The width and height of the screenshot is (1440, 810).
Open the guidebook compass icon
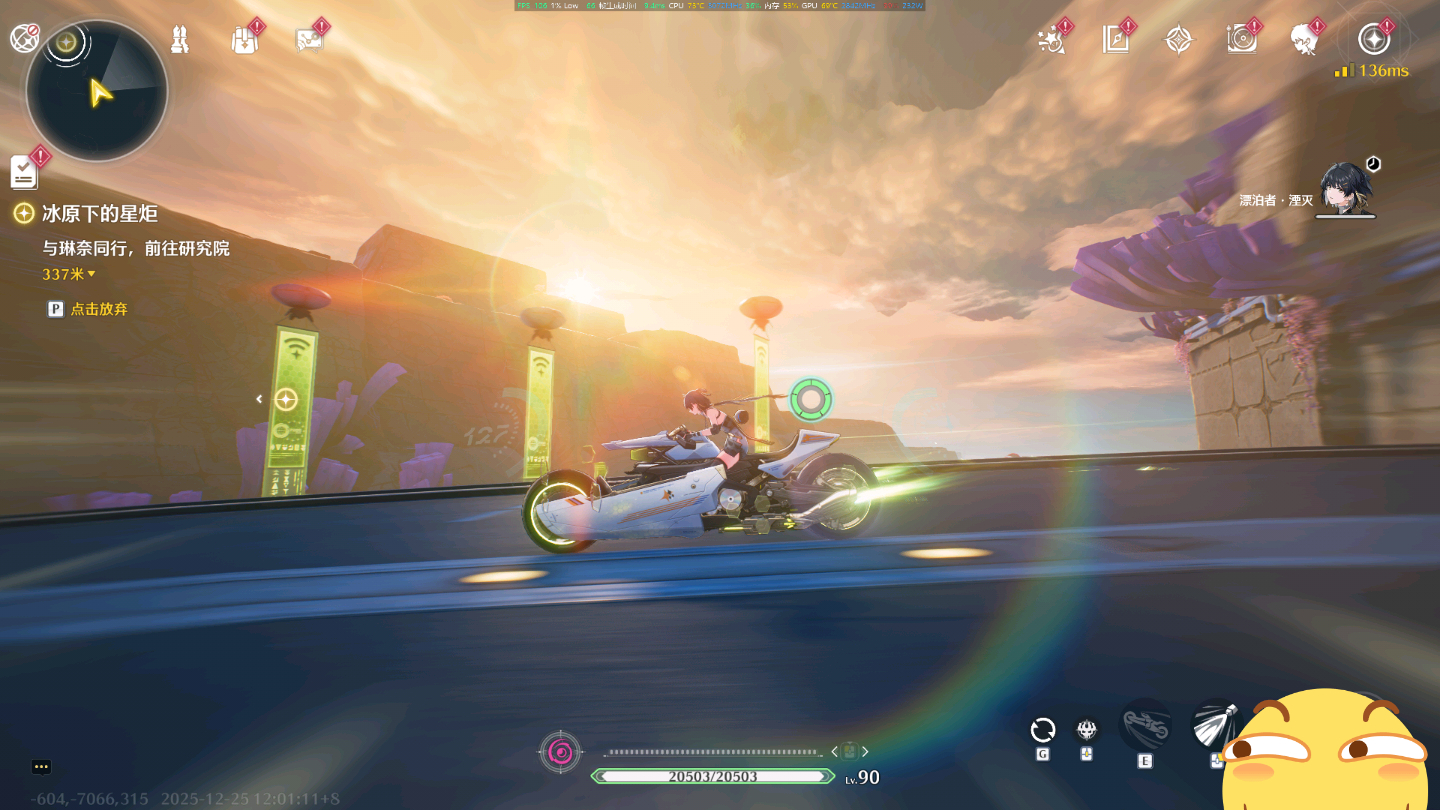click(1116, 40)
